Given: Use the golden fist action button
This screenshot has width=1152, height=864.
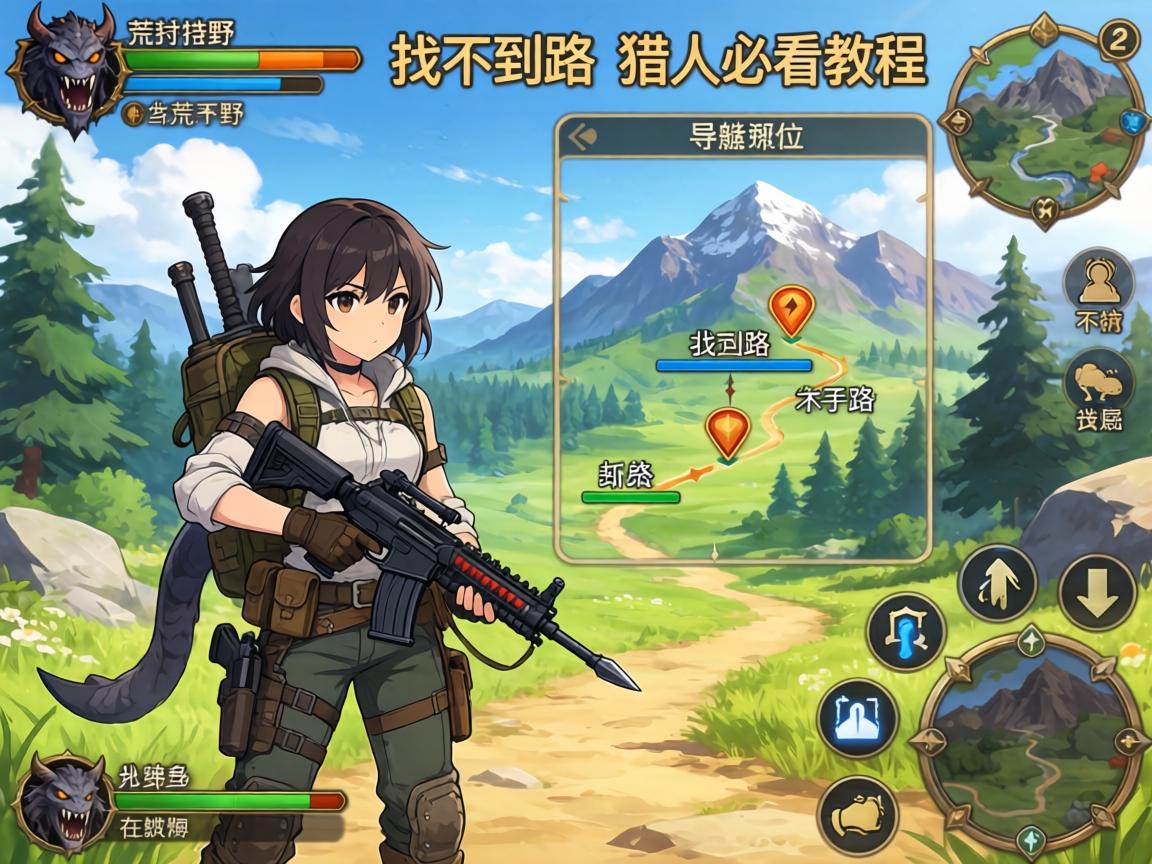Looking at the screenshot, I should (x=858, y=814).
